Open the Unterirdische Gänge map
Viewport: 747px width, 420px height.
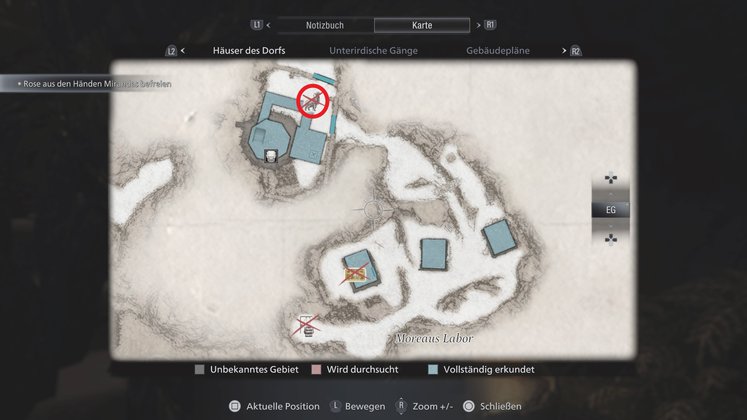(373, 50)
